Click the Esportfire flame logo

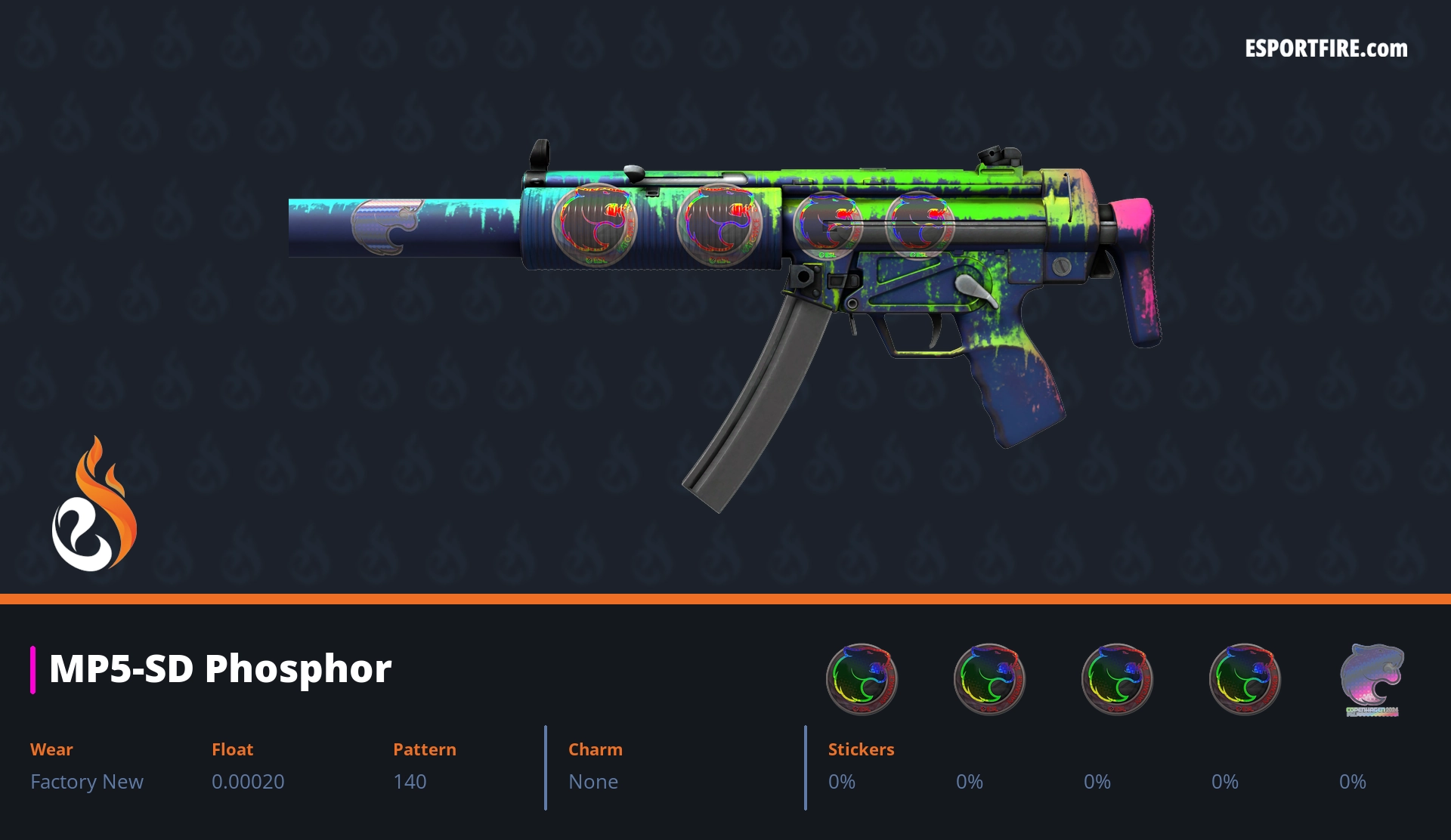click(94, 505)
